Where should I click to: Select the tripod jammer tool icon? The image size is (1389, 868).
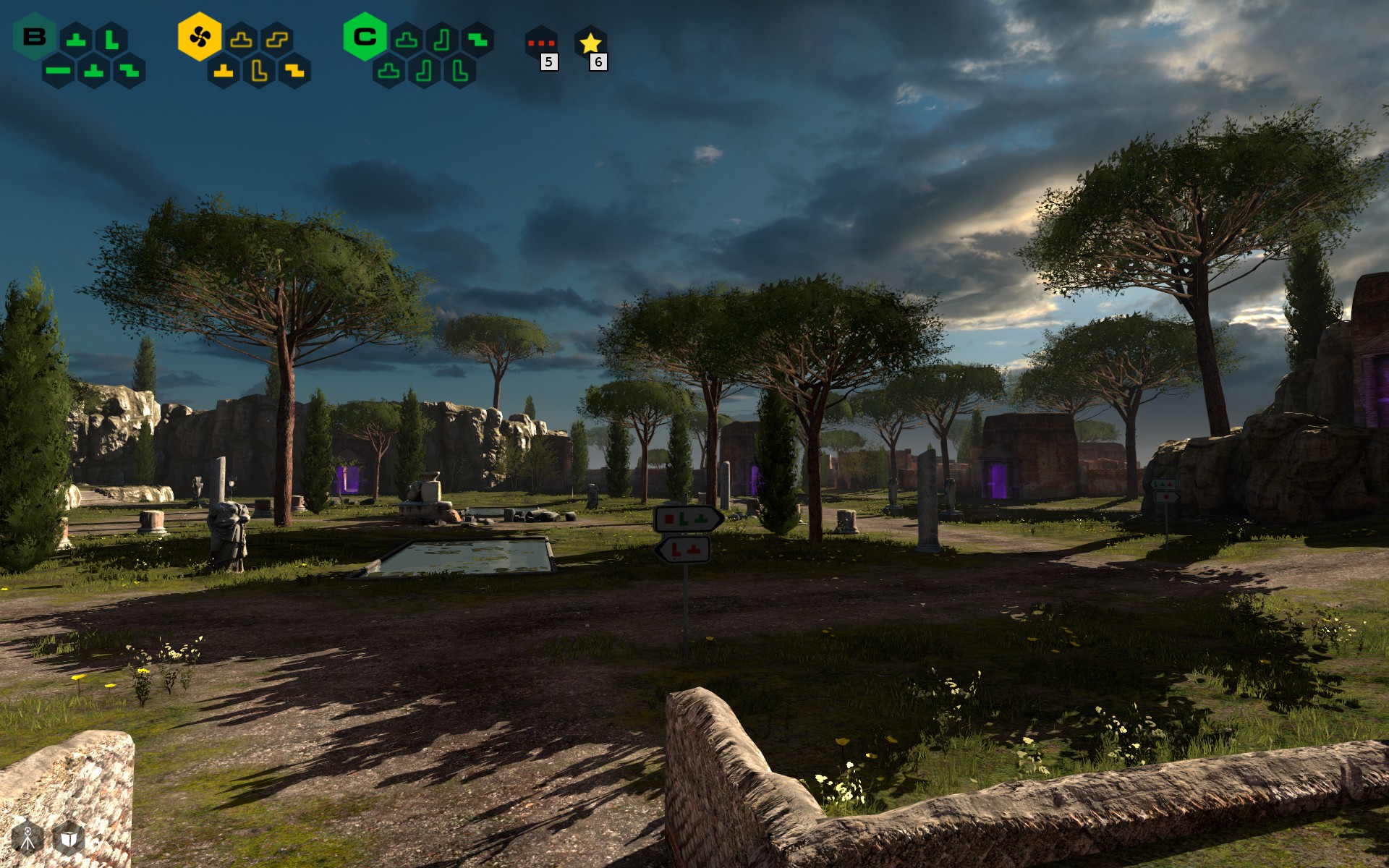(x=27, y=838)
